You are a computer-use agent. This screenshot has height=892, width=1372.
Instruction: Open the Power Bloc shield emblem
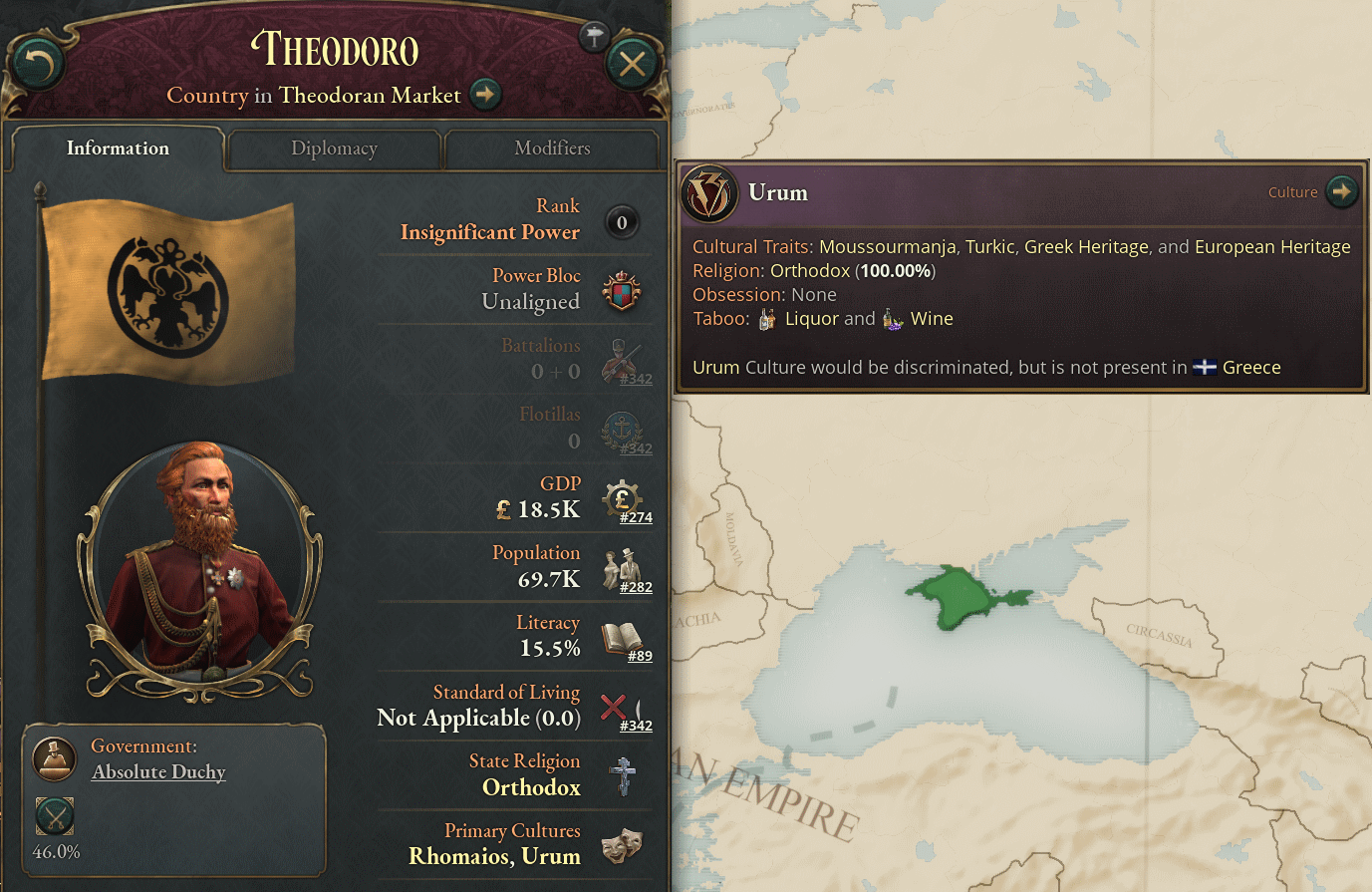pyautogui.click(x=623, y=292)
